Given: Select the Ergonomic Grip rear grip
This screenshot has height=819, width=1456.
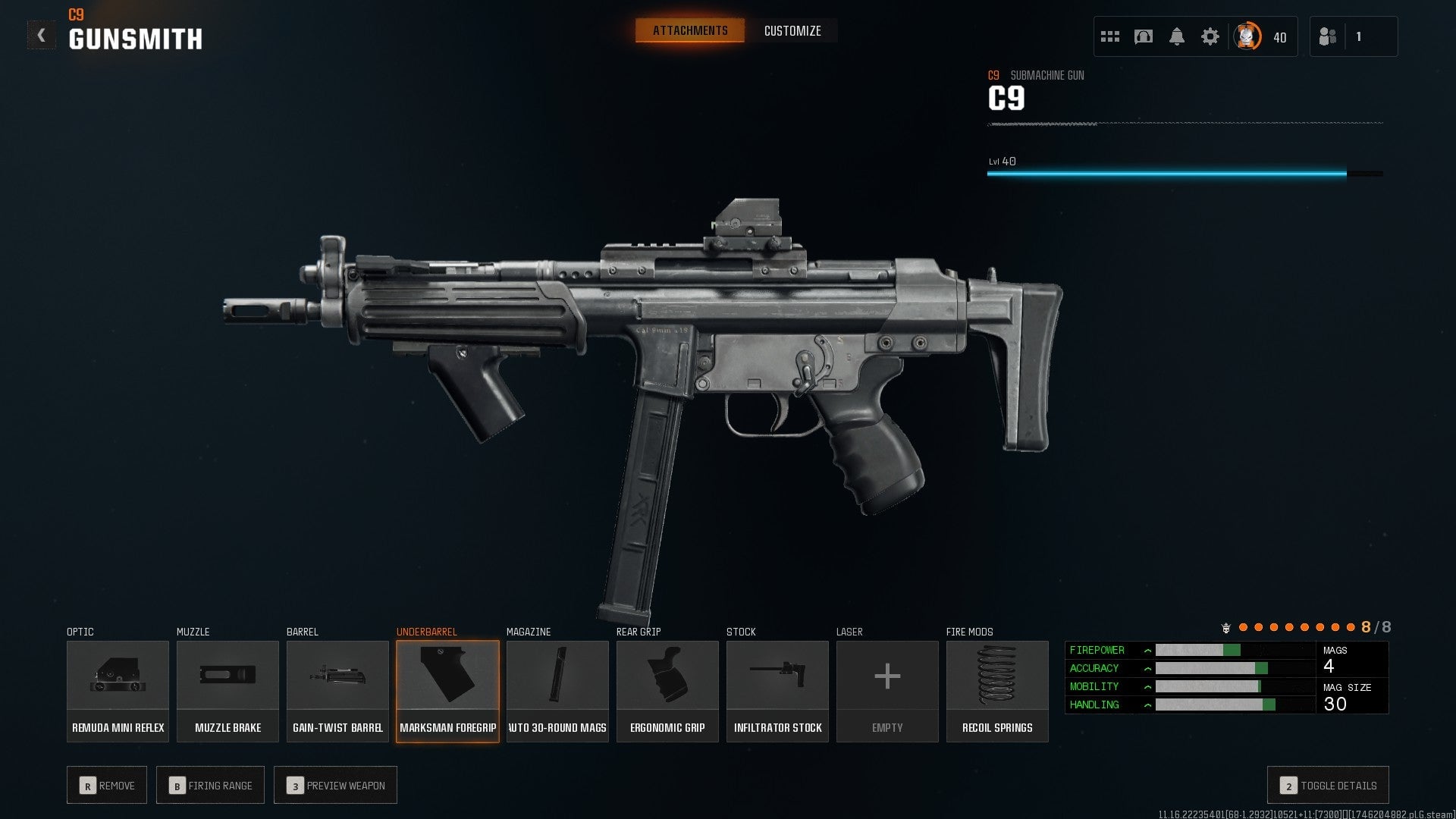Looking at the screenshot, I should pos(667,690).
